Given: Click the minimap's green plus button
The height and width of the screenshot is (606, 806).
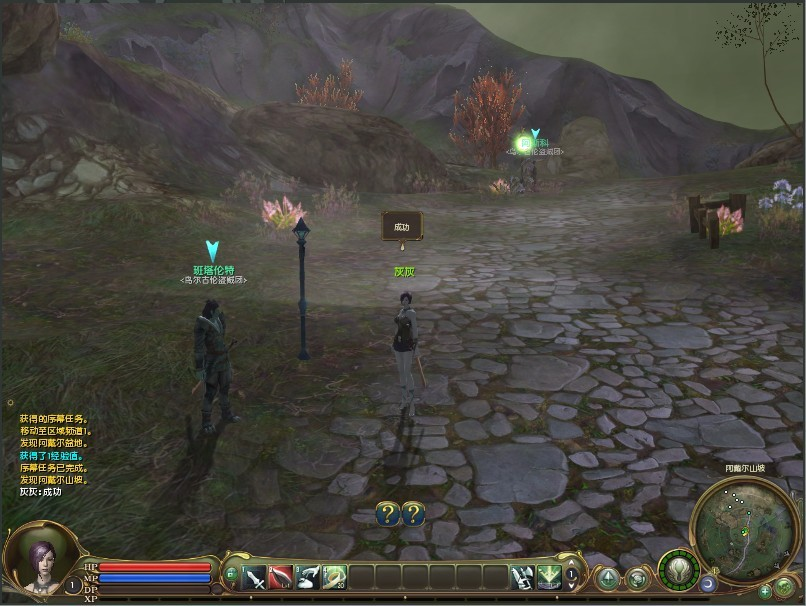Looking at the screenshot, I should (x=765, y=591).
